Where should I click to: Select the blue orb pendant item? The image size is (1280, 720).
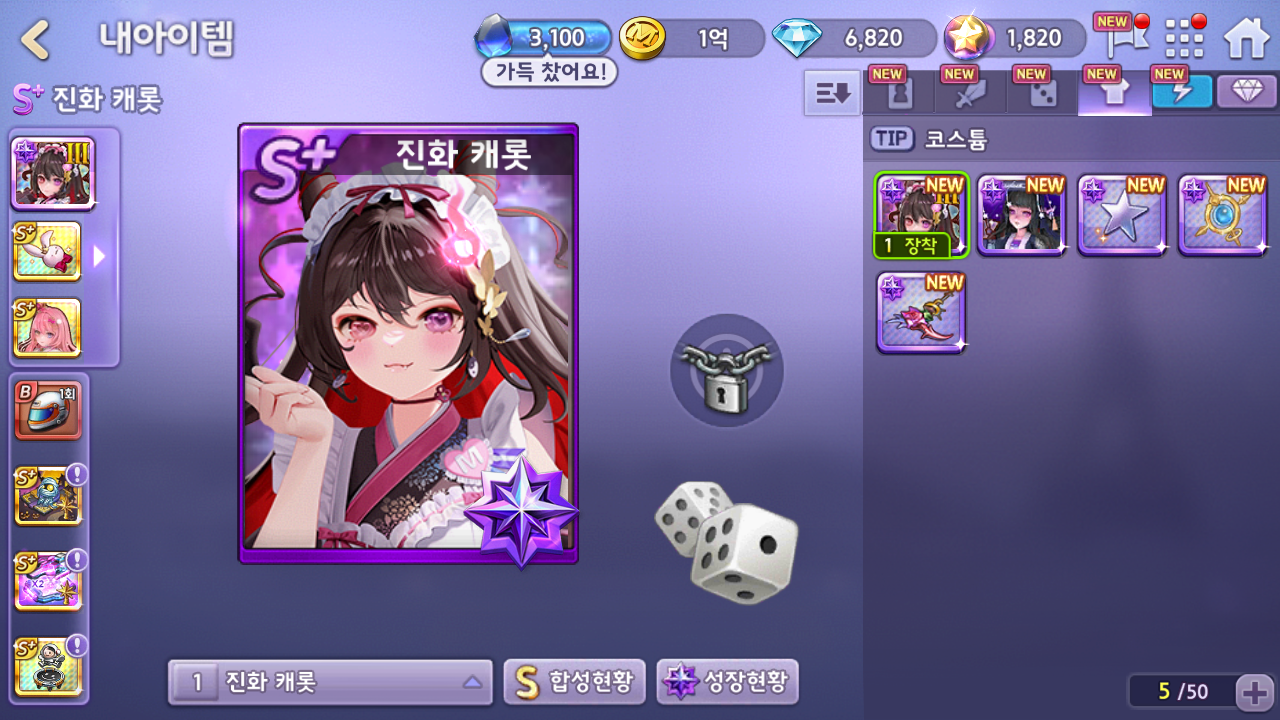point(1222,215)
